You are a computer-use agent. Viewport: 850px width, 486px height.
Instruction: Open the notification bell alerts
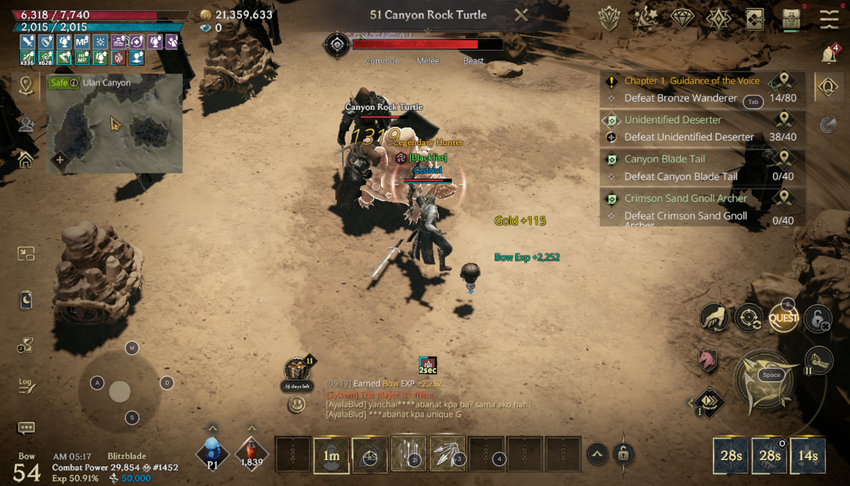829,52
